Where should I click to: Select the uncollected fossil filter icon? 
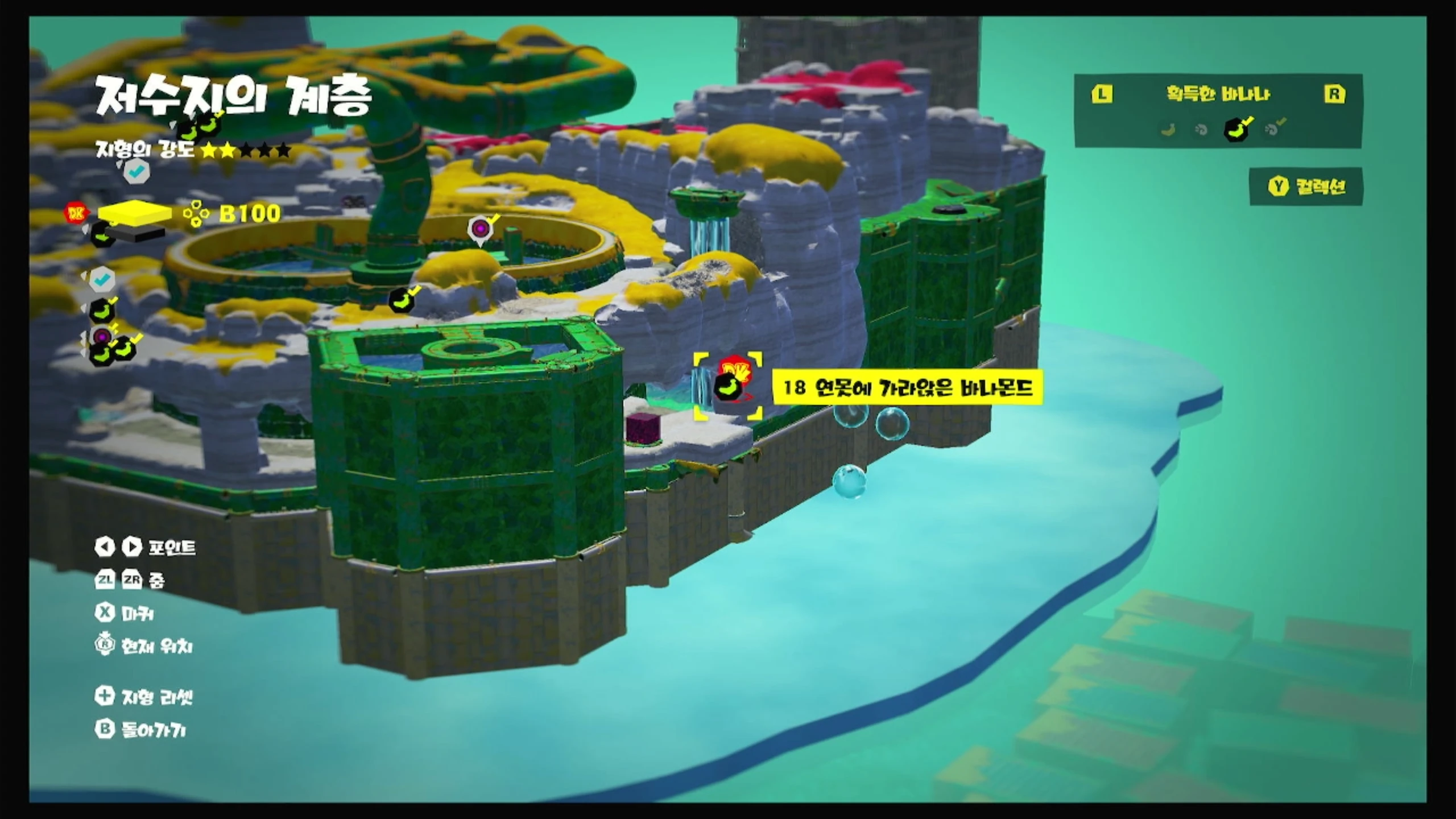click(1201, 130)
